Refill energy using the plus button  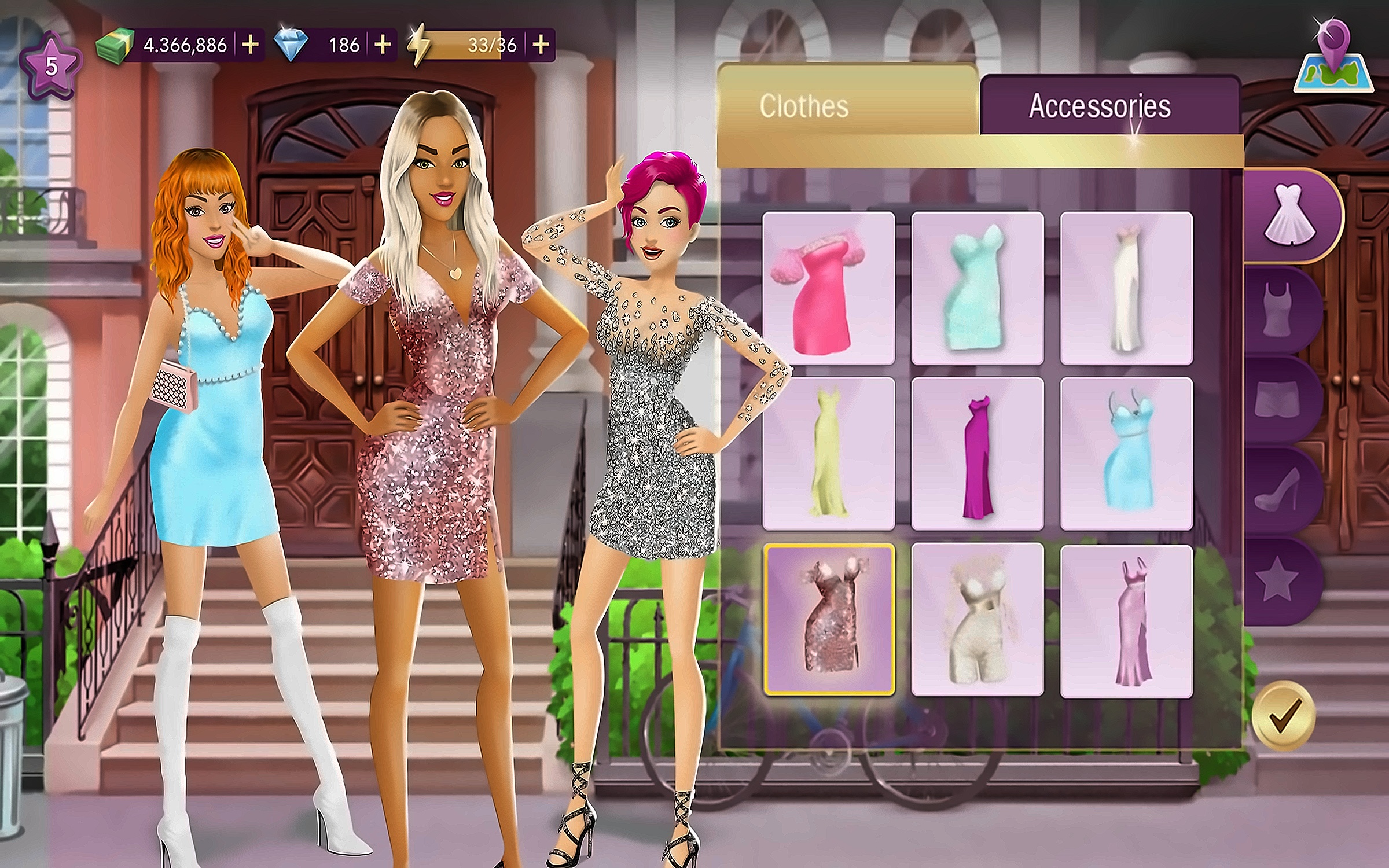click(x=541, y=45)
